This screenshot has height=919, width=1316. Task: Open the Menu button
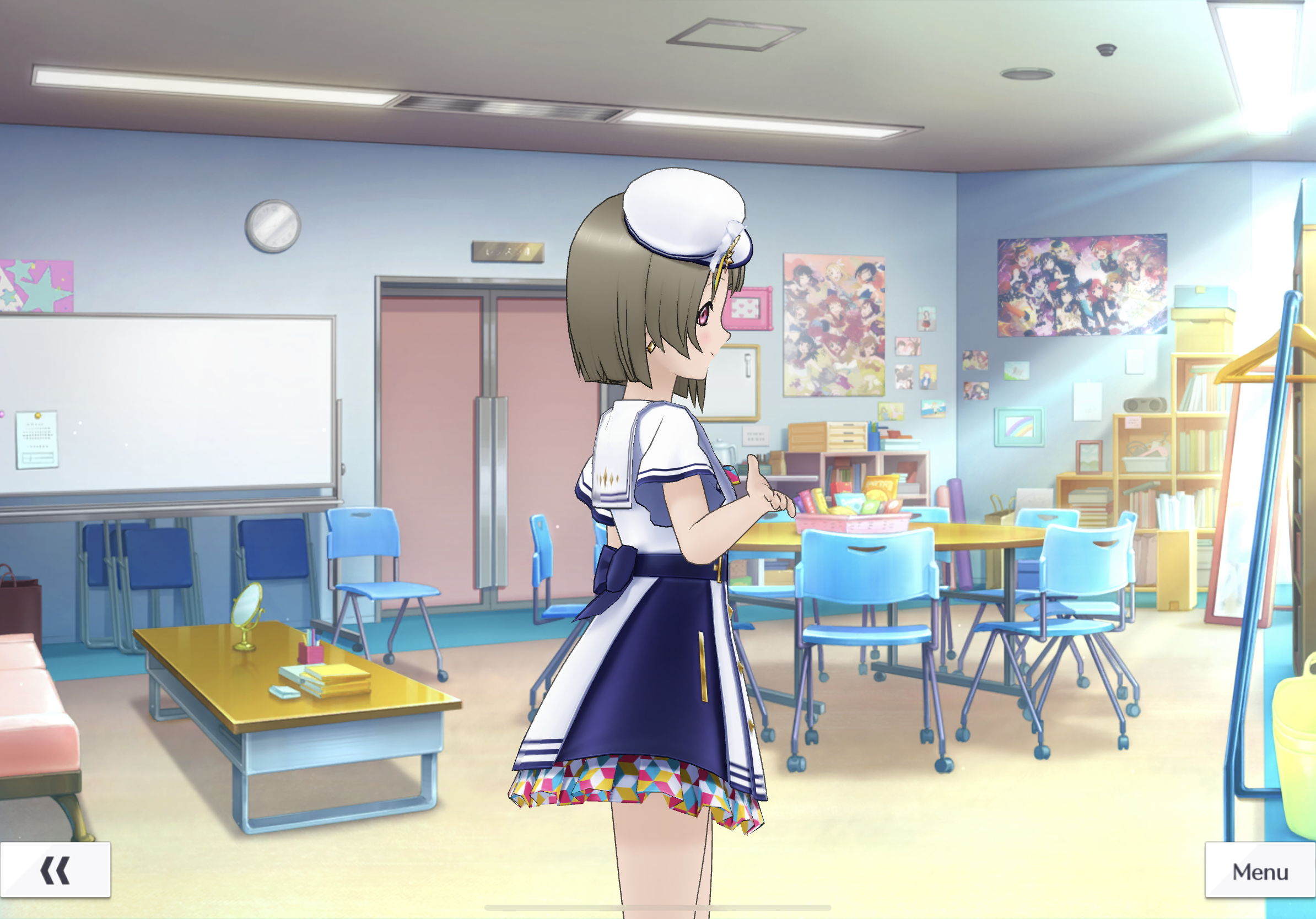tap(1260, 871)
